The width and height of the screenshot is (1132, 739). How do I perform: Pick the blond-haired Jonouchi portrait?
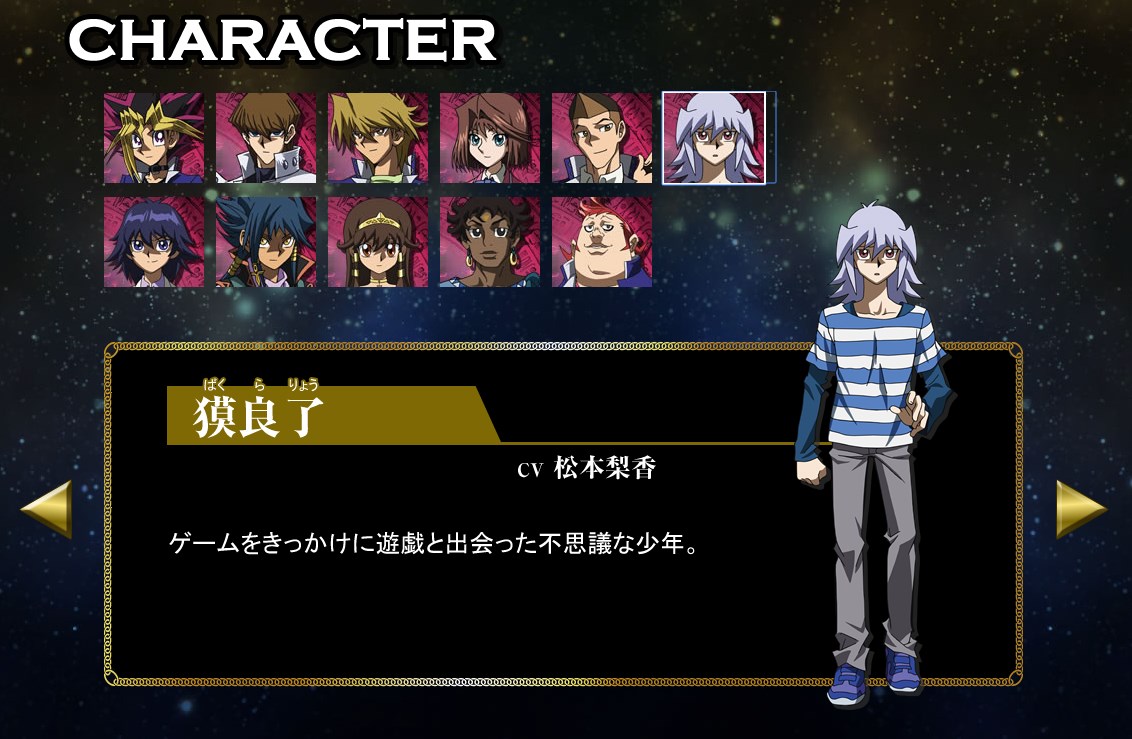pos(378,138)
